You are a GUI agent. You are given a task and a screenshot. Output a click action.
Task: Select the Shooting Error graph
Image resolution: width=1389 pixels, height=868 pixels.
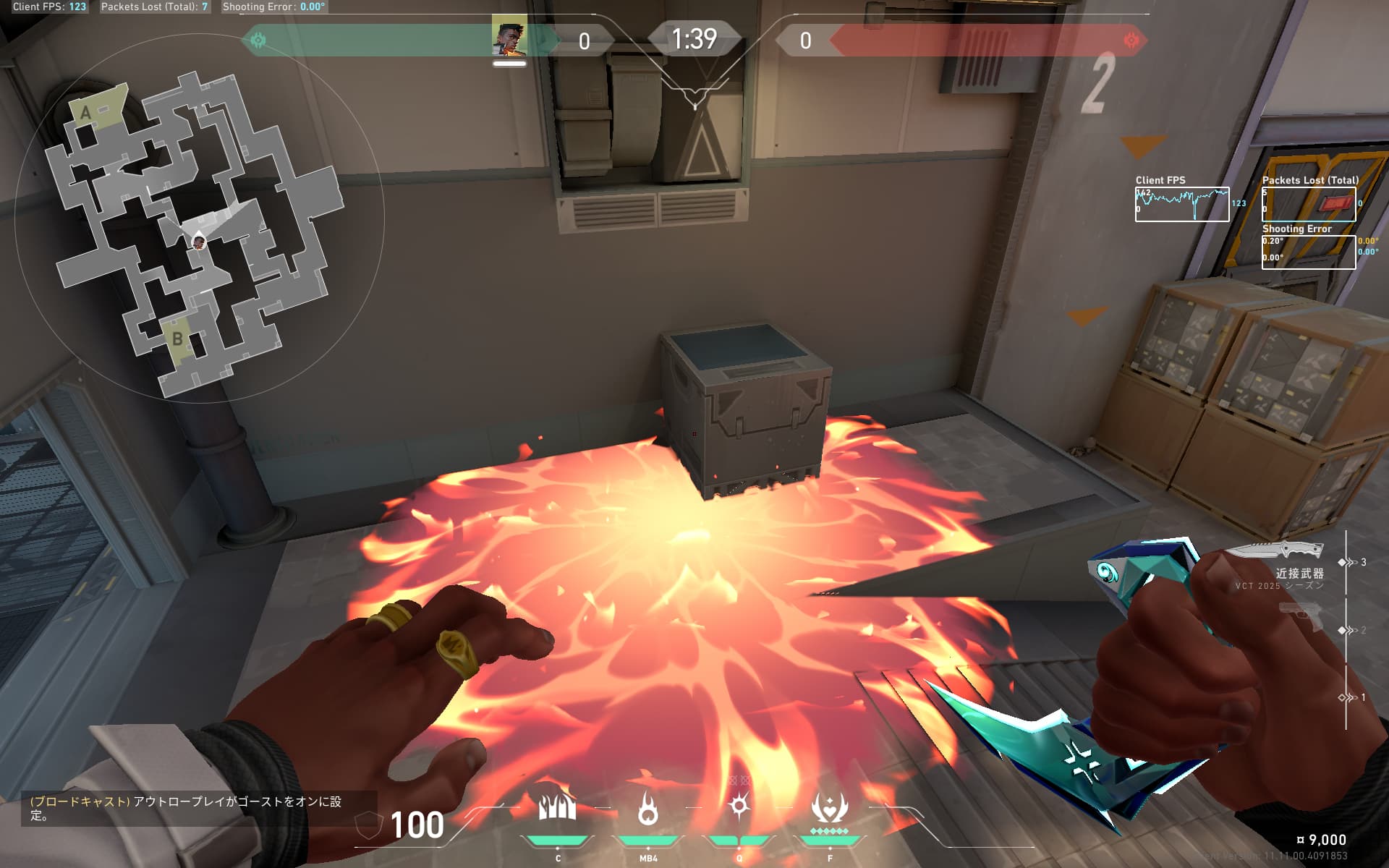coord(1308,252)
